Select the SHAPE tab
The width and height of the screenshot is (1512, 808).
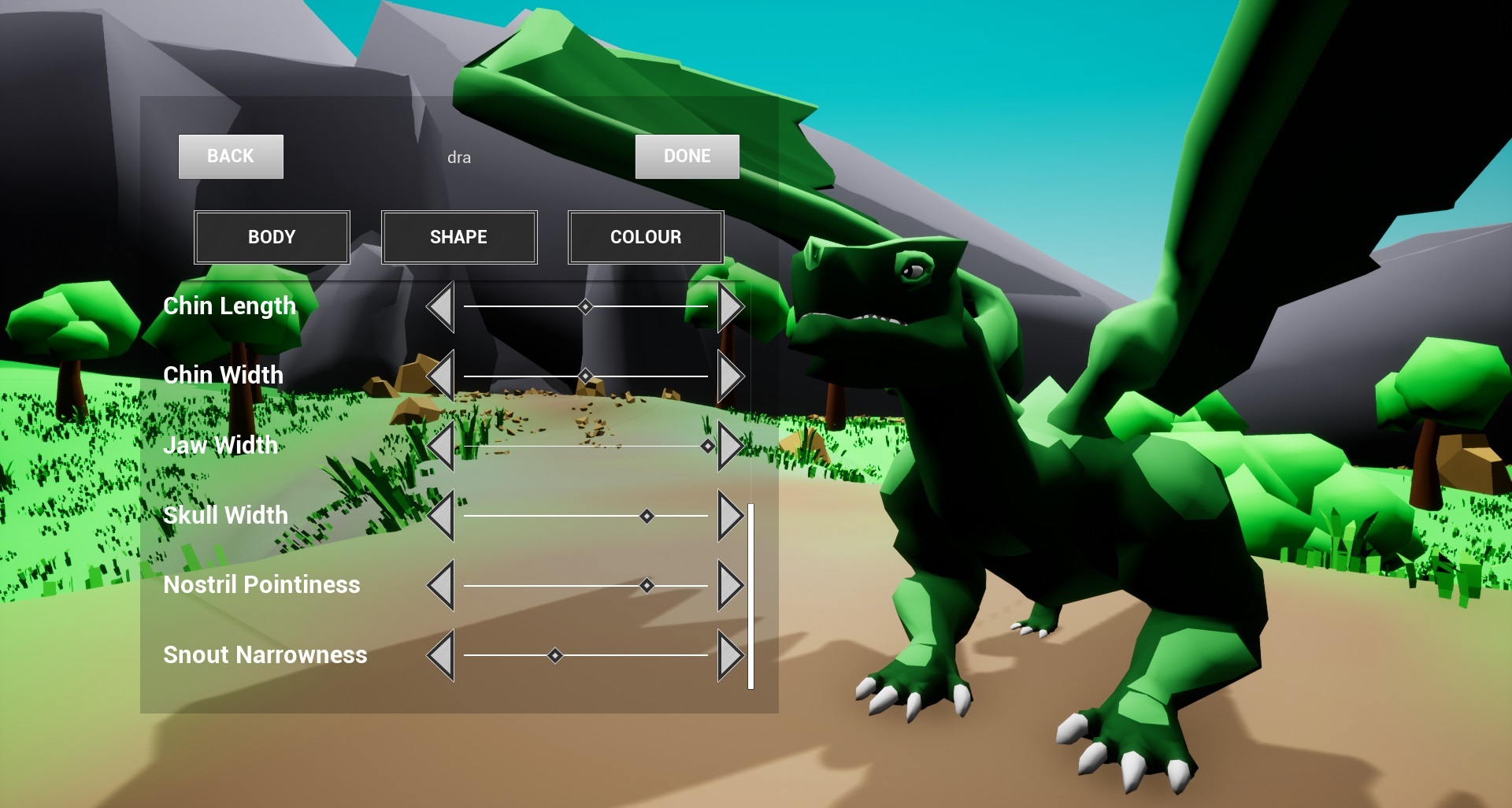click(x=459, y=236)
